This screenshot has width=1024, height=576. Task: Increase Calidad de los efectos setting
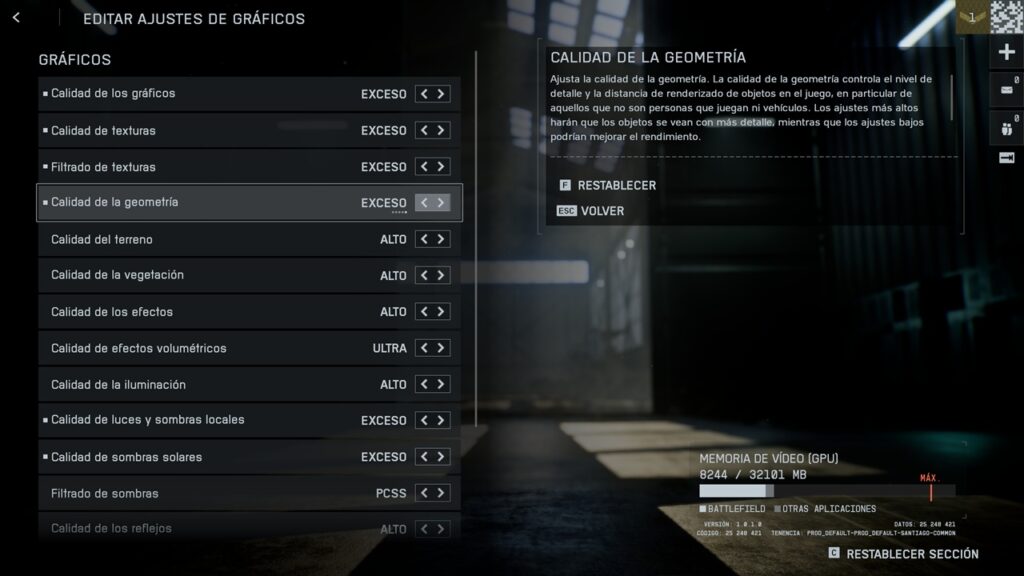point(441,312)
